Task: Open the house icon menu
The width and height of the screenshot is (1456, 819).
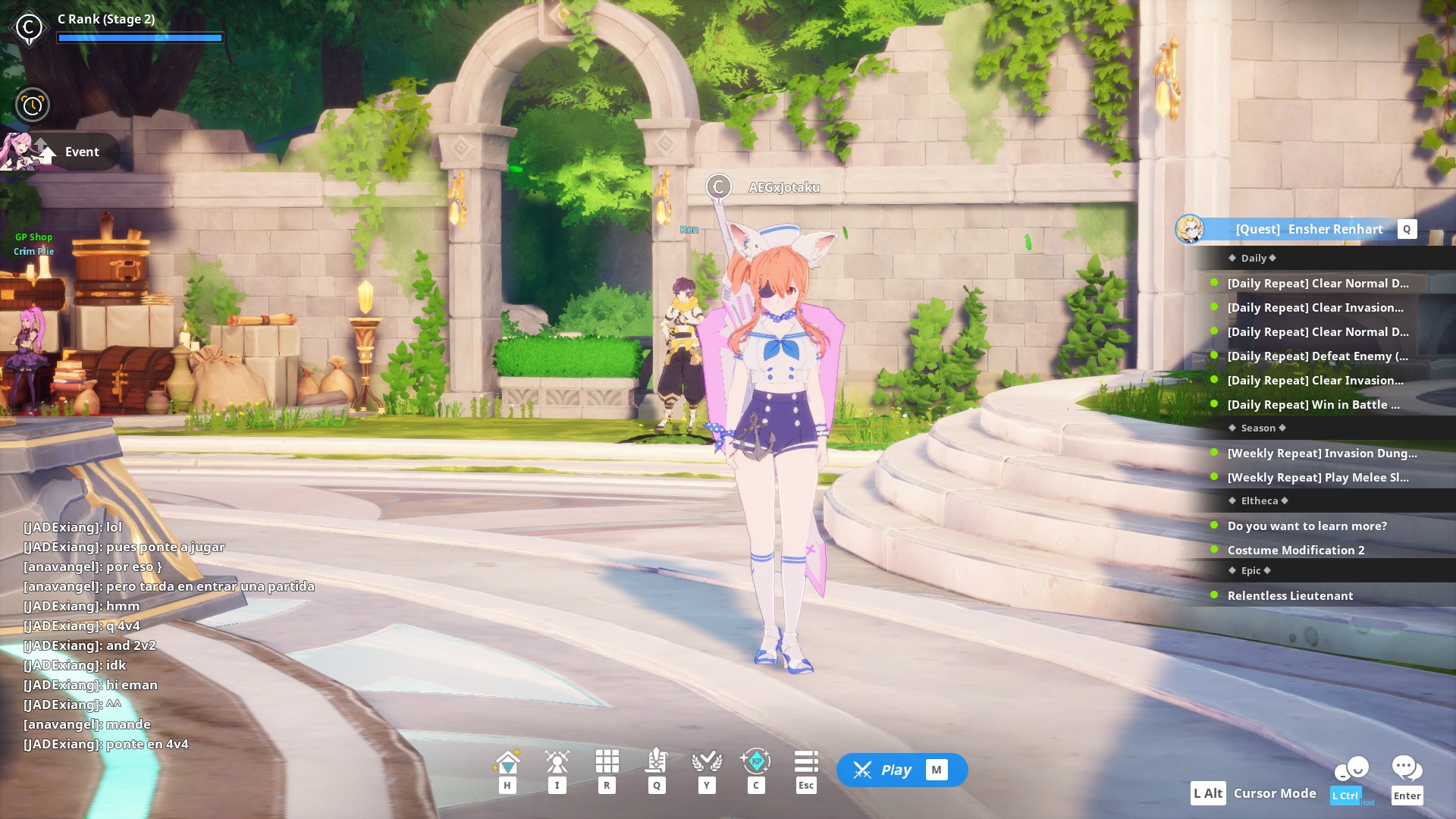Action: point(507,761)
